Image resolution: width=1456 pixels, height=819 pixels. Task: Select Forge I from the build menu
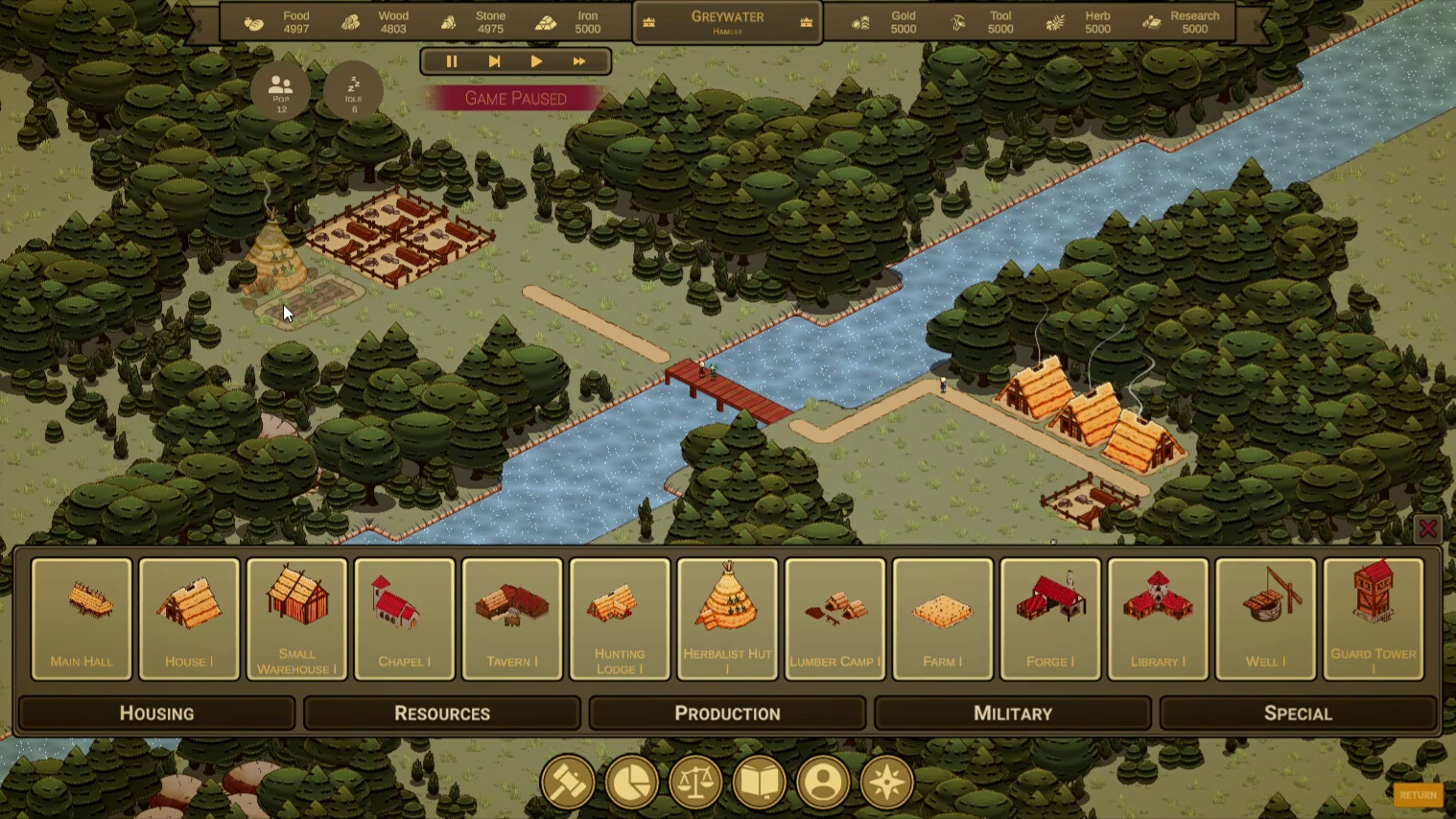tap(1050, 619)
